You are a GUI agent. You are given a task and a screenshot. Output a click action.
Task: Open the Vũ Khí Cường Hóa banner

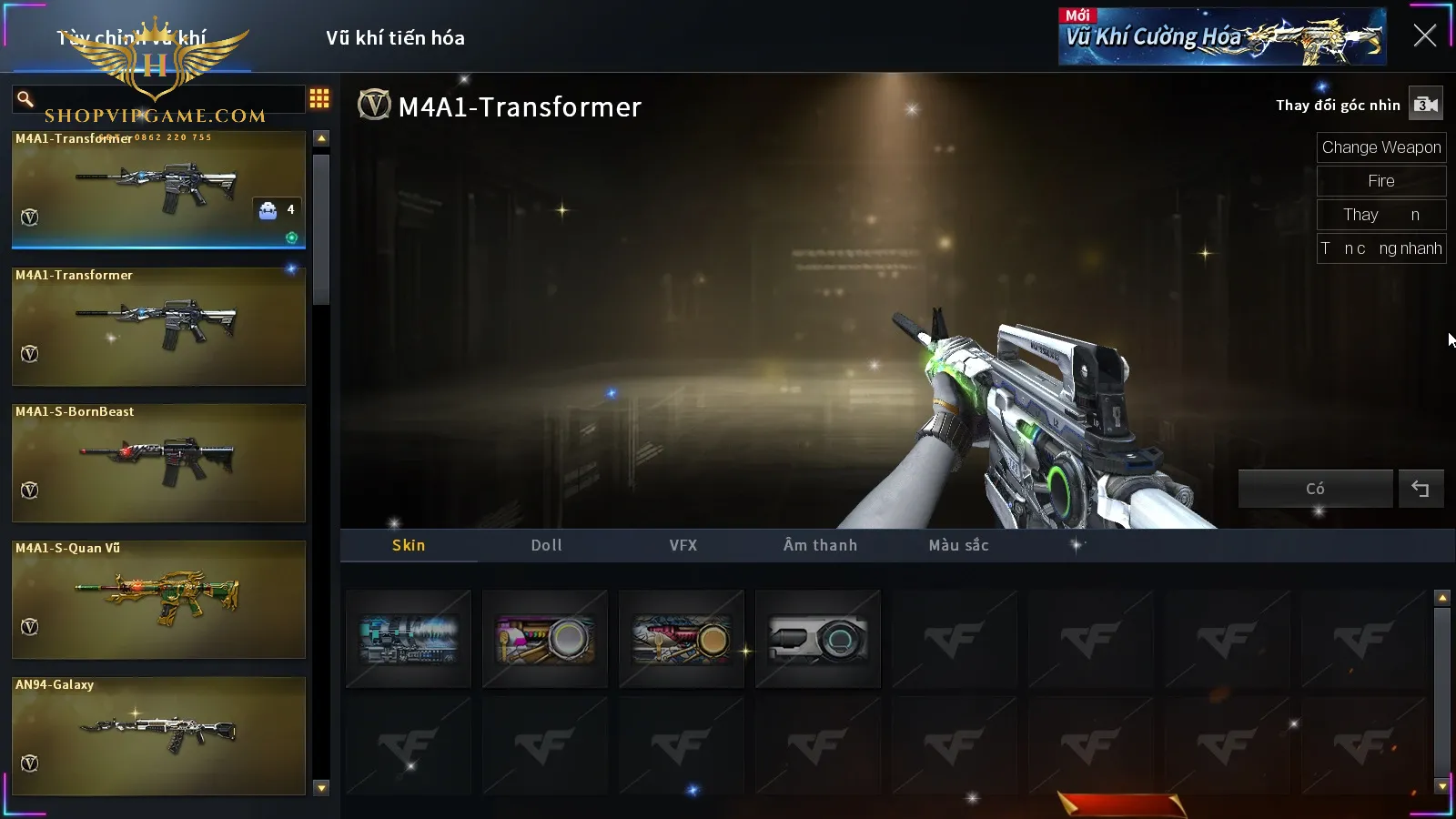(x=1221, y=37)
